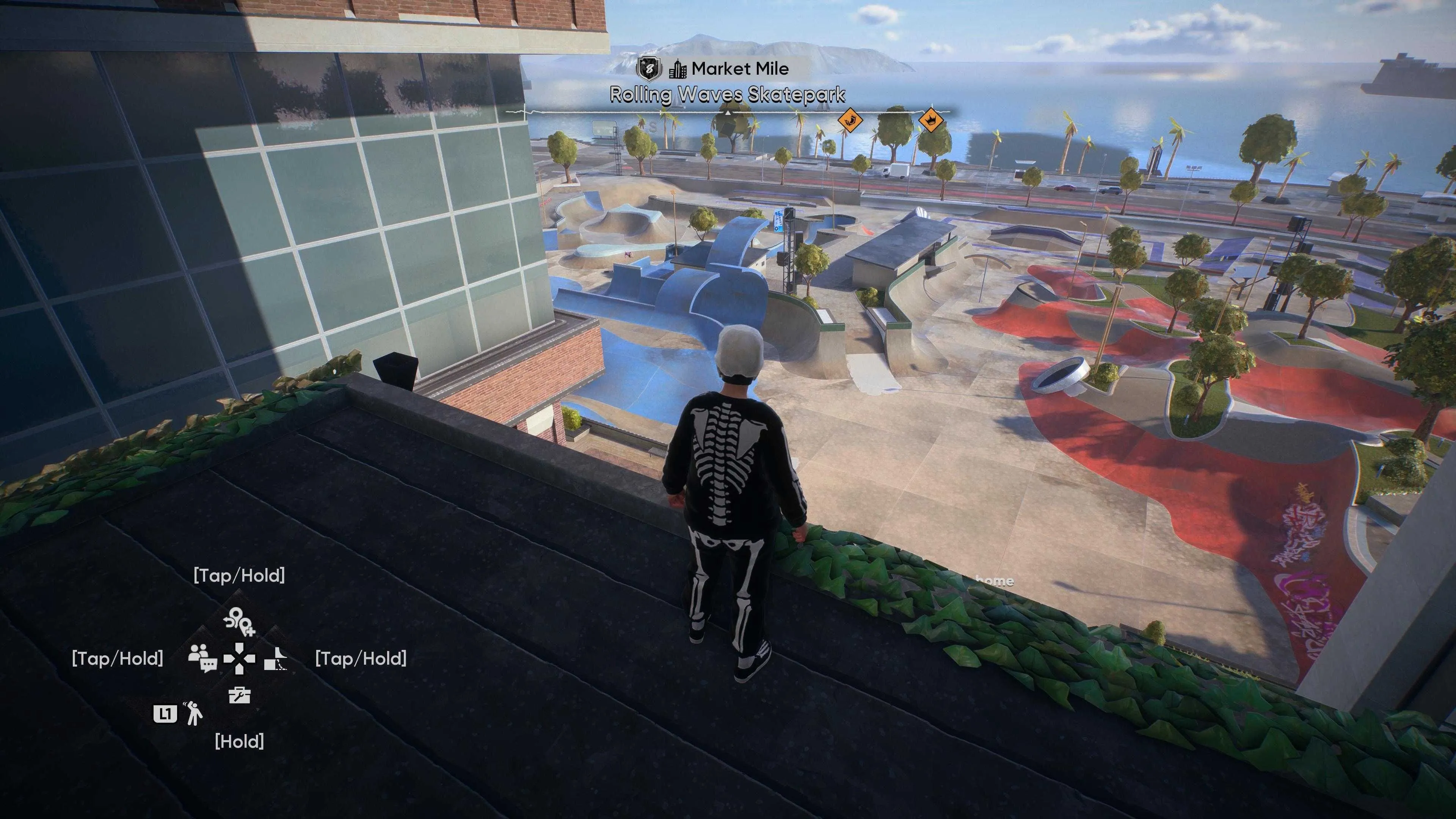Open the toolbox wrench icon
The height and width of the screenshot is (819, 1456).
click(239, 695)
